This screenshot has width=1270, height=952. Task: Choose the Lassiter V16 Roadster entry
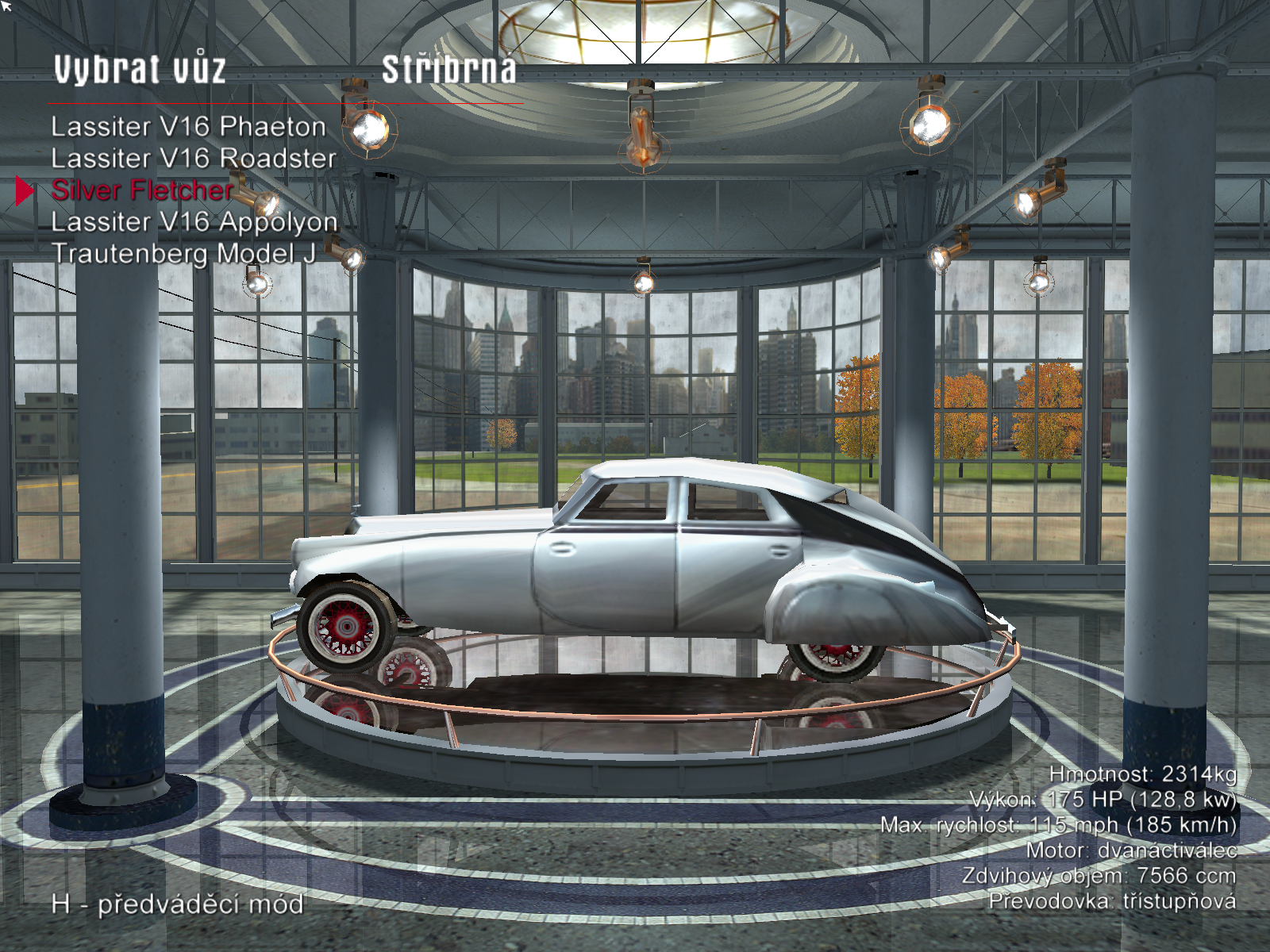tap(194, 159)
